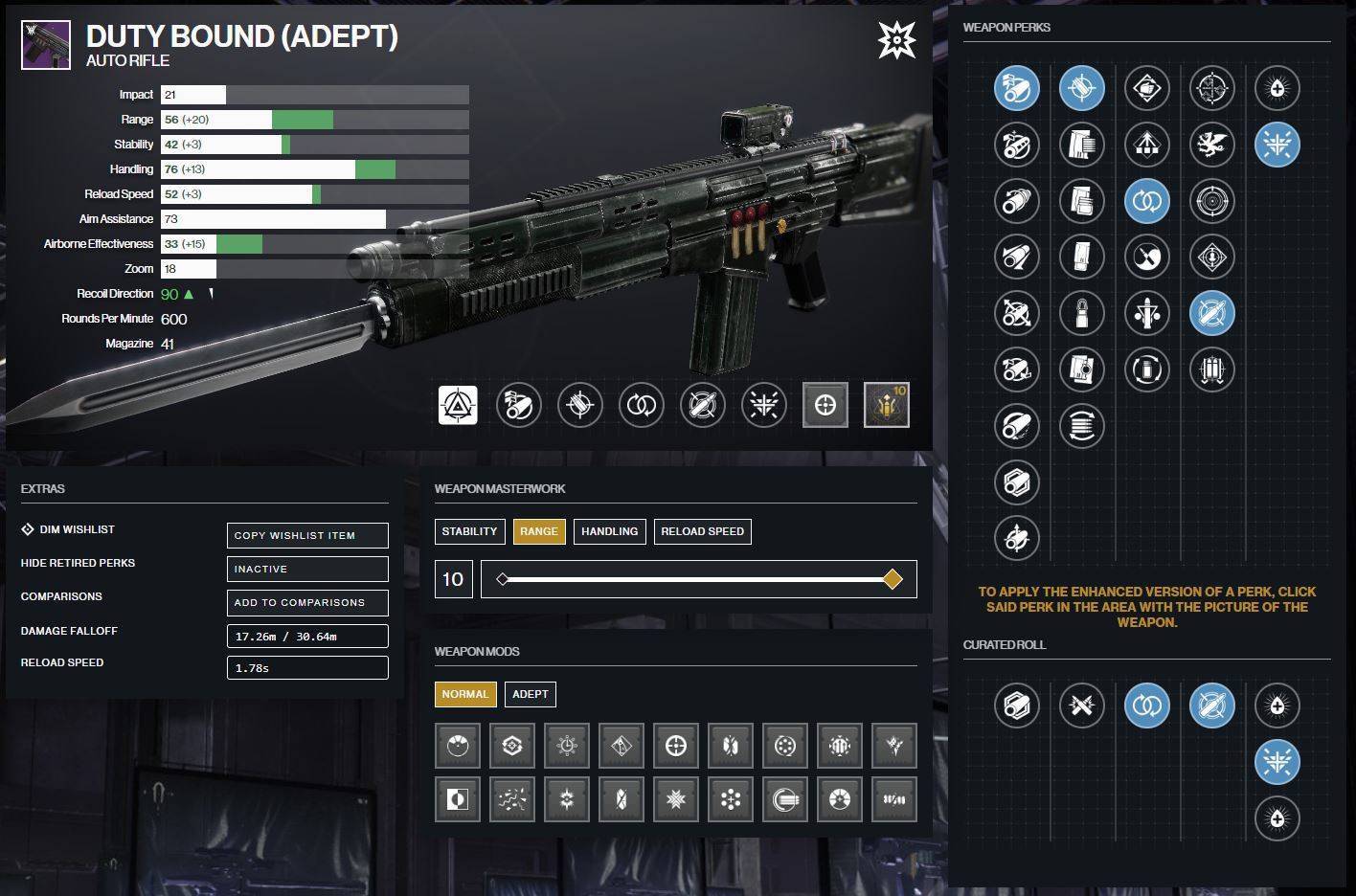Switch to the Reload Speed masterwork tab

[x=702, y=531]
